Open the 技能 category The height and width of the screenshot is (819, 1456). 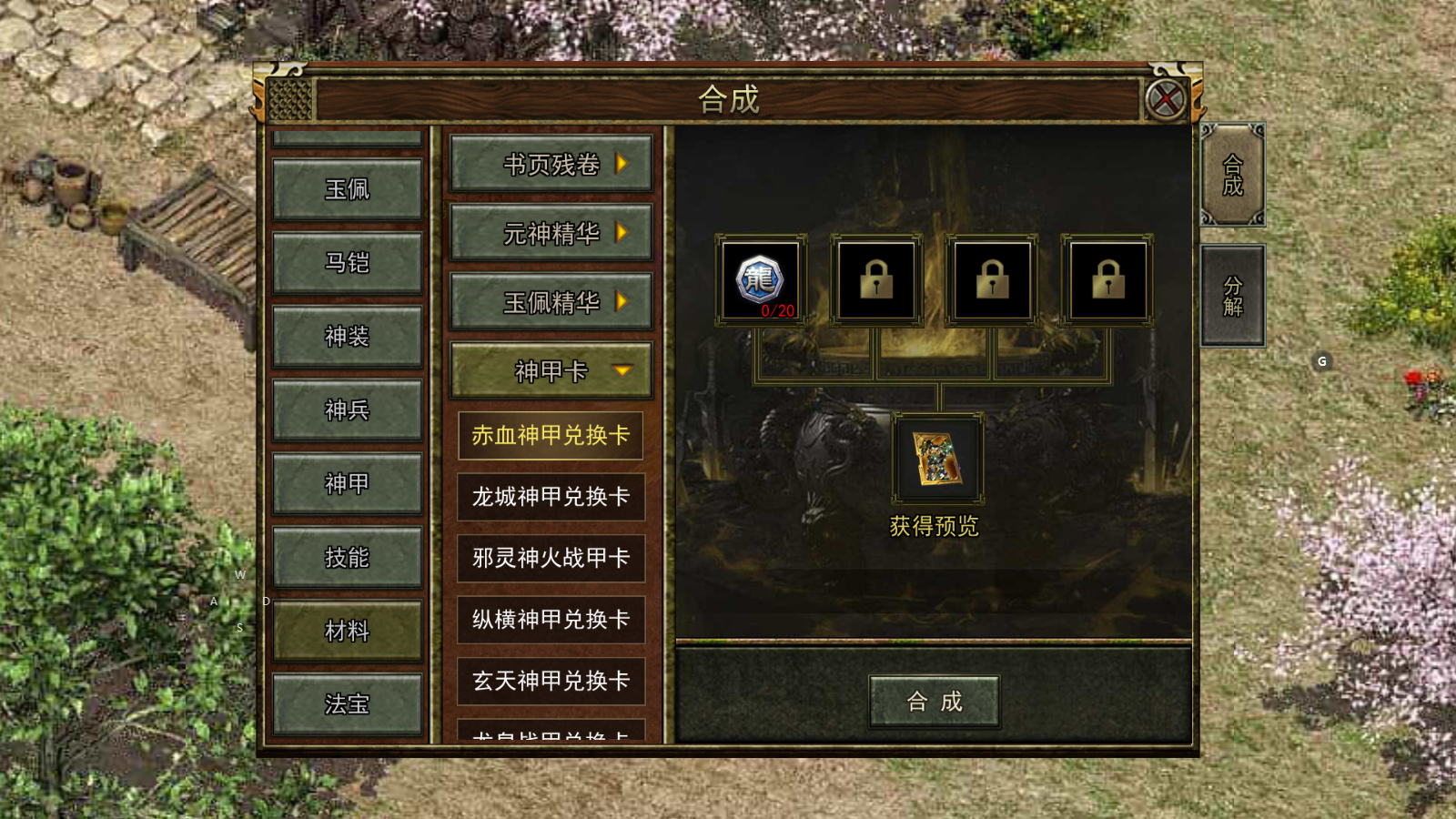(x=347, y=558)
